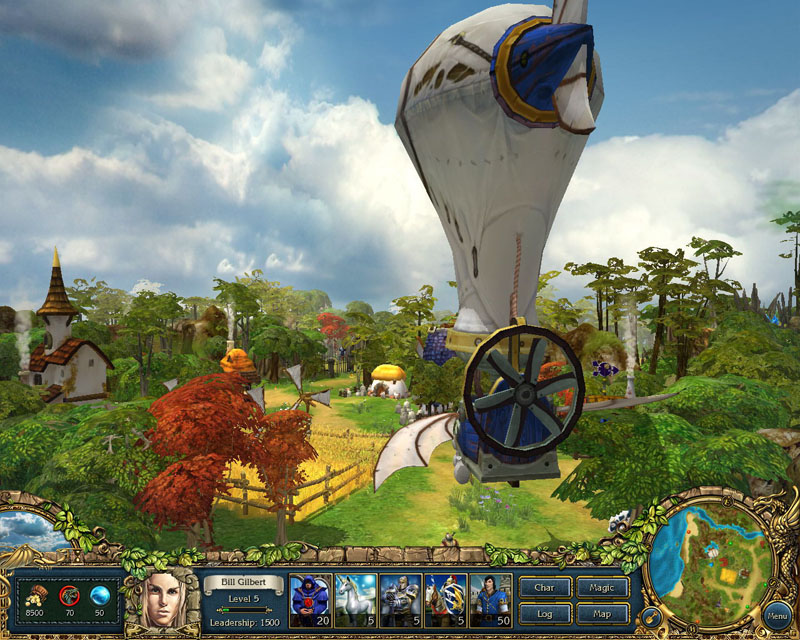Open the Magic spellbook button
This screenshot has width=800, height=640.
pyautogui.click(x=603, y=588)
